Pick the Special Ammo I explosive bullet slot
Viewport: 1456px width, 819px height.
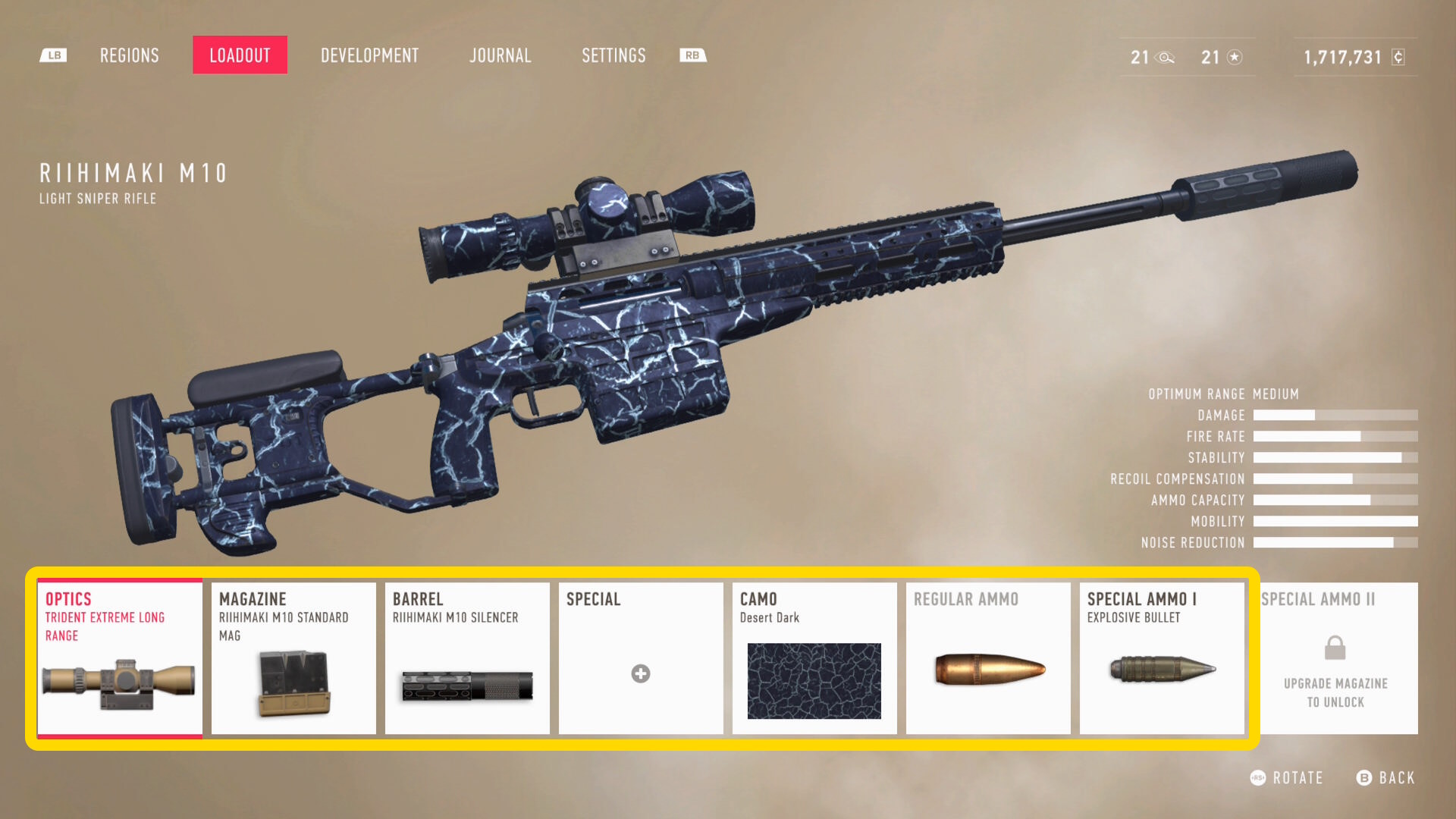click(1162, 658)
